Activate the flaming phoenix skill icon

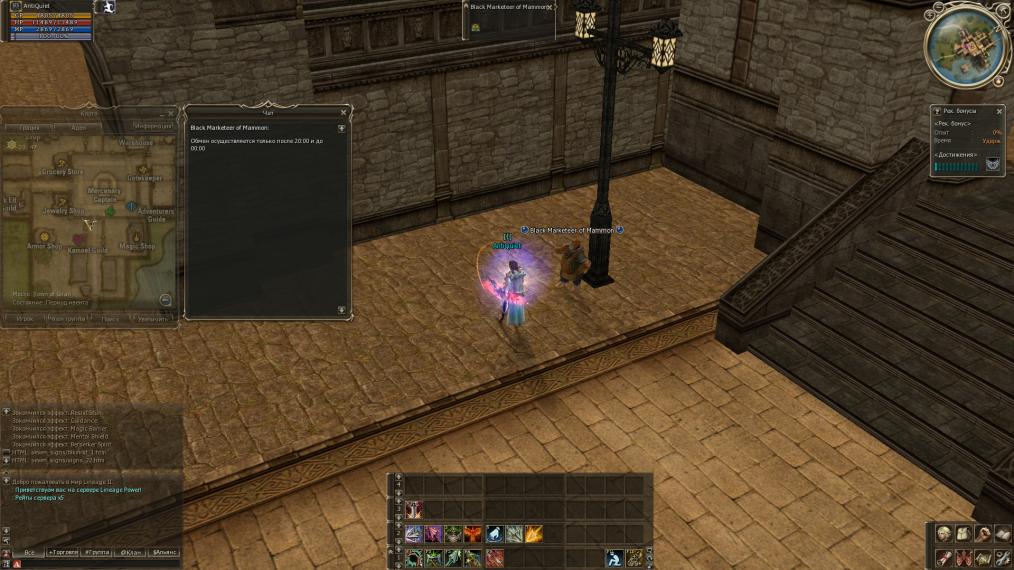[x=473, y=534]
